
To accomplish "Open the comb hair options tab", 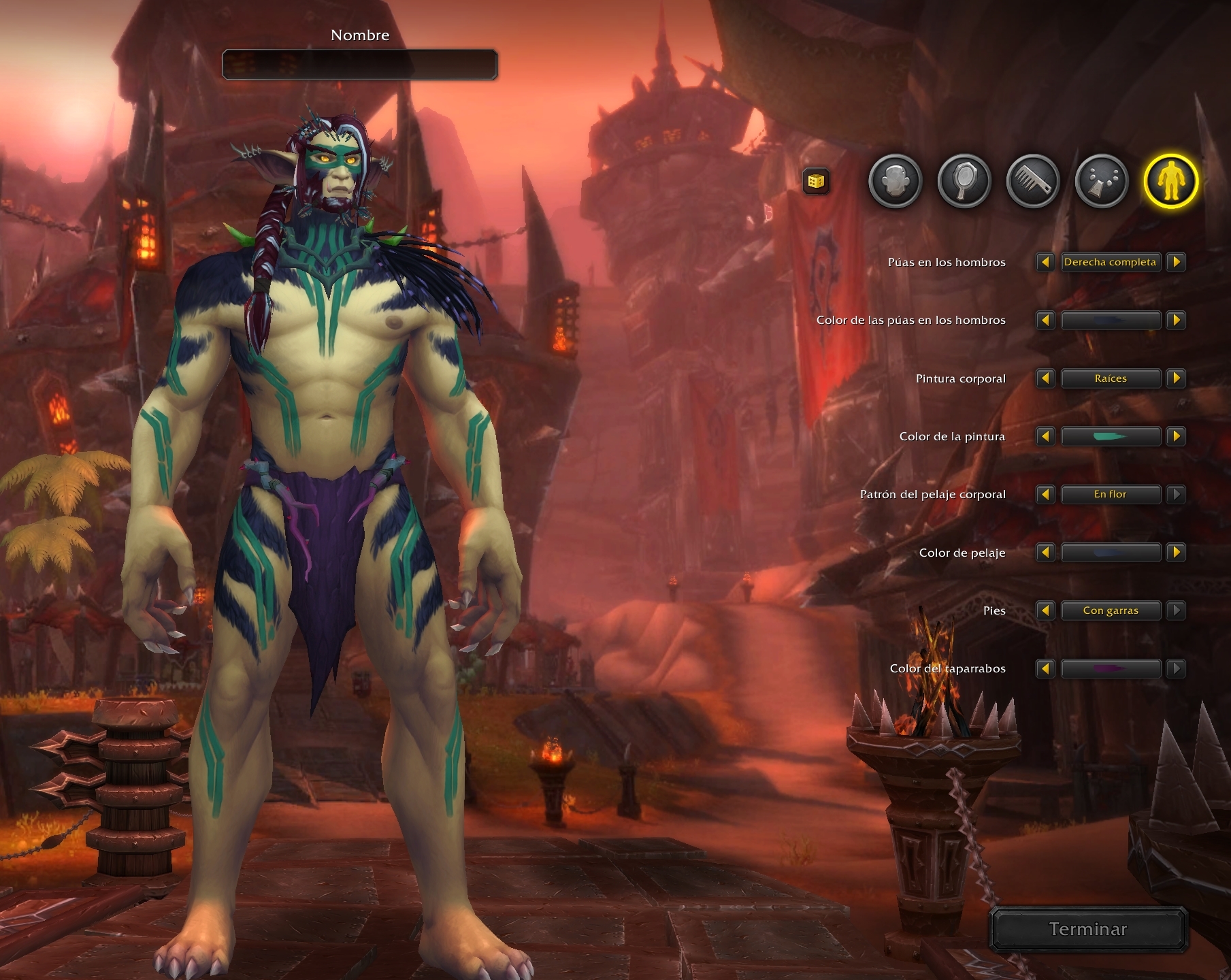I will click(x=1033, y=181).
